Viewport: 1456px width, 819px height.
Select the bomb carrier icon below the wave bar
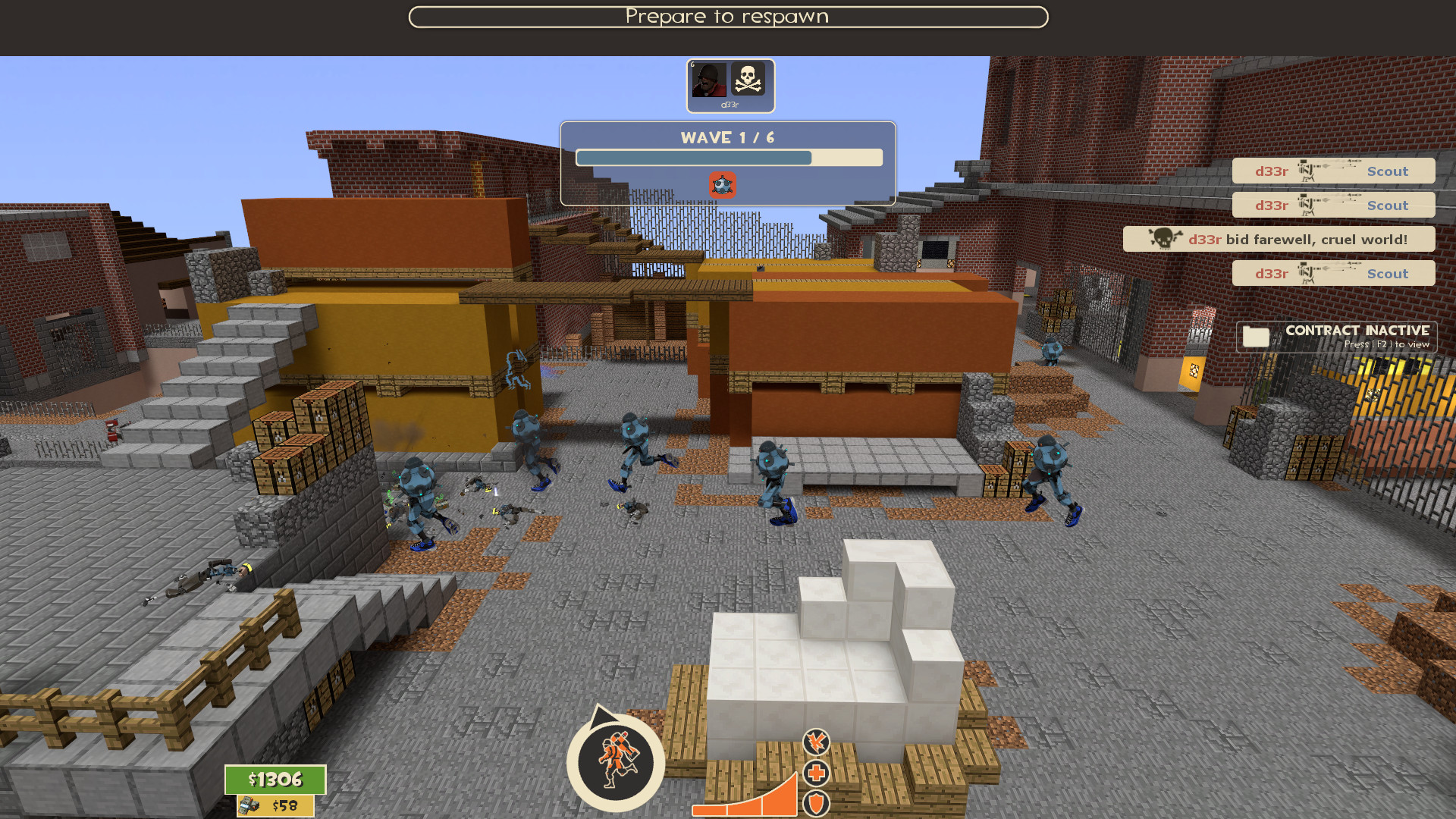722,184
